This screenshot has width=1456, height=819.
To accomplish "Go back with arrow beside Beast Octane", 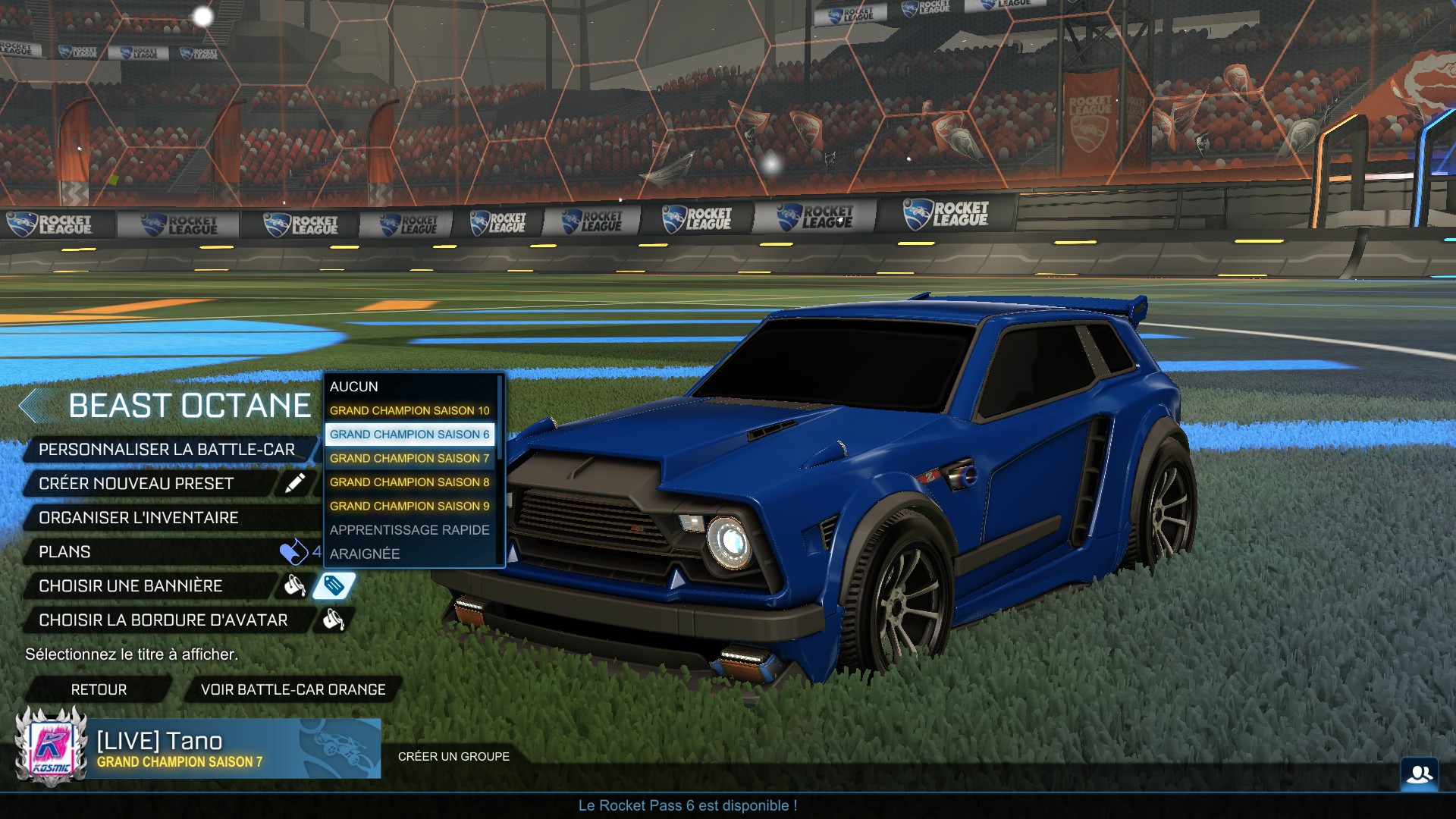I will 32,406.
